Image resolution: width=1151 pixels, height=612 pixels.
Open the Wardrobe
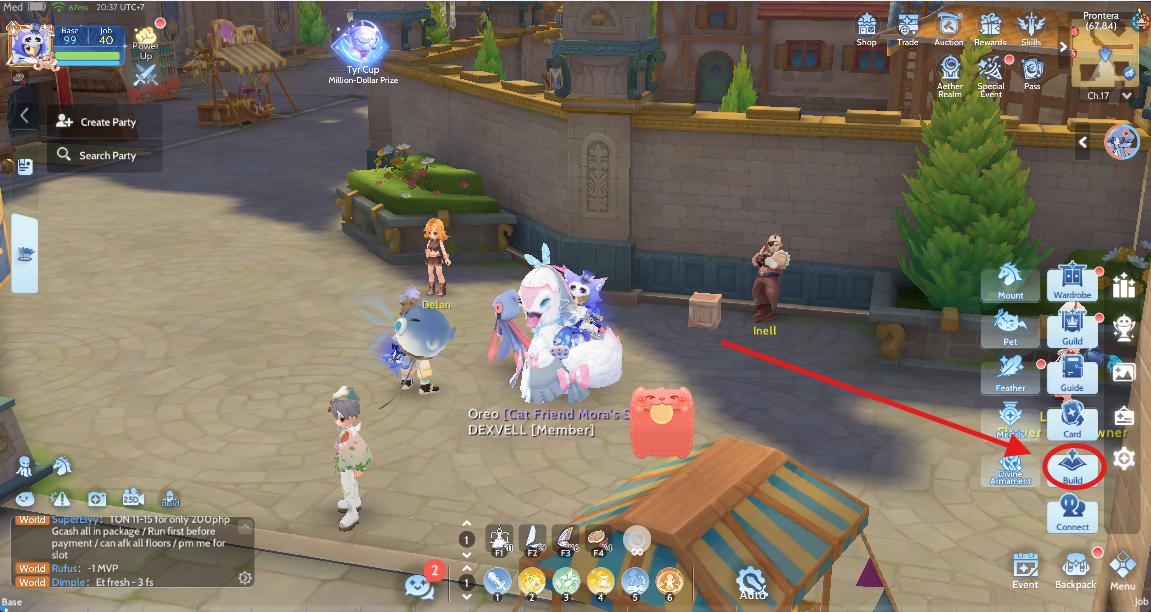1073,282
